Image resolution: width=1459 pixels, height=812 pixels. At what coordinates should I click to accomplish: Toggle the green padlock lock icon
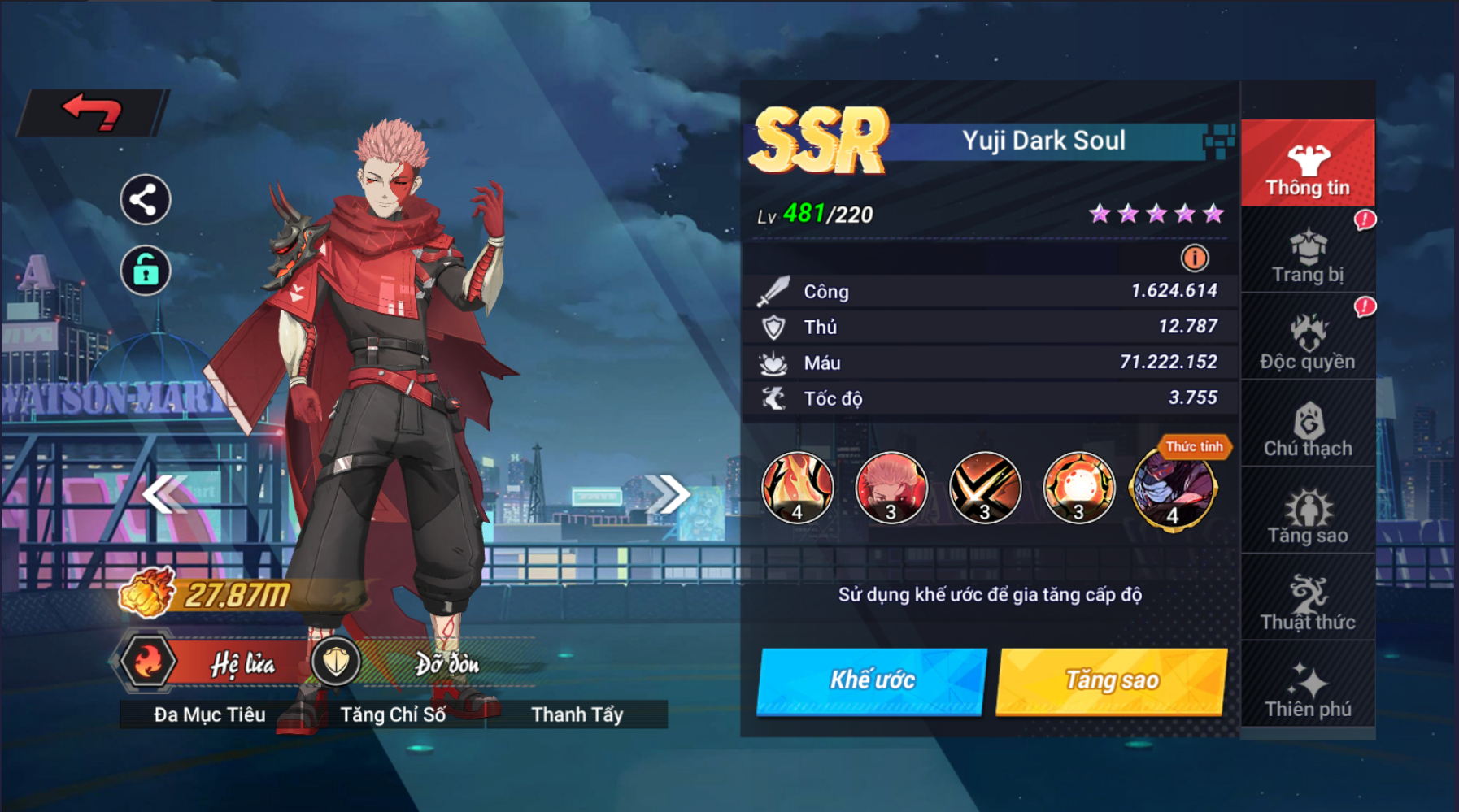tap(145, 270)
